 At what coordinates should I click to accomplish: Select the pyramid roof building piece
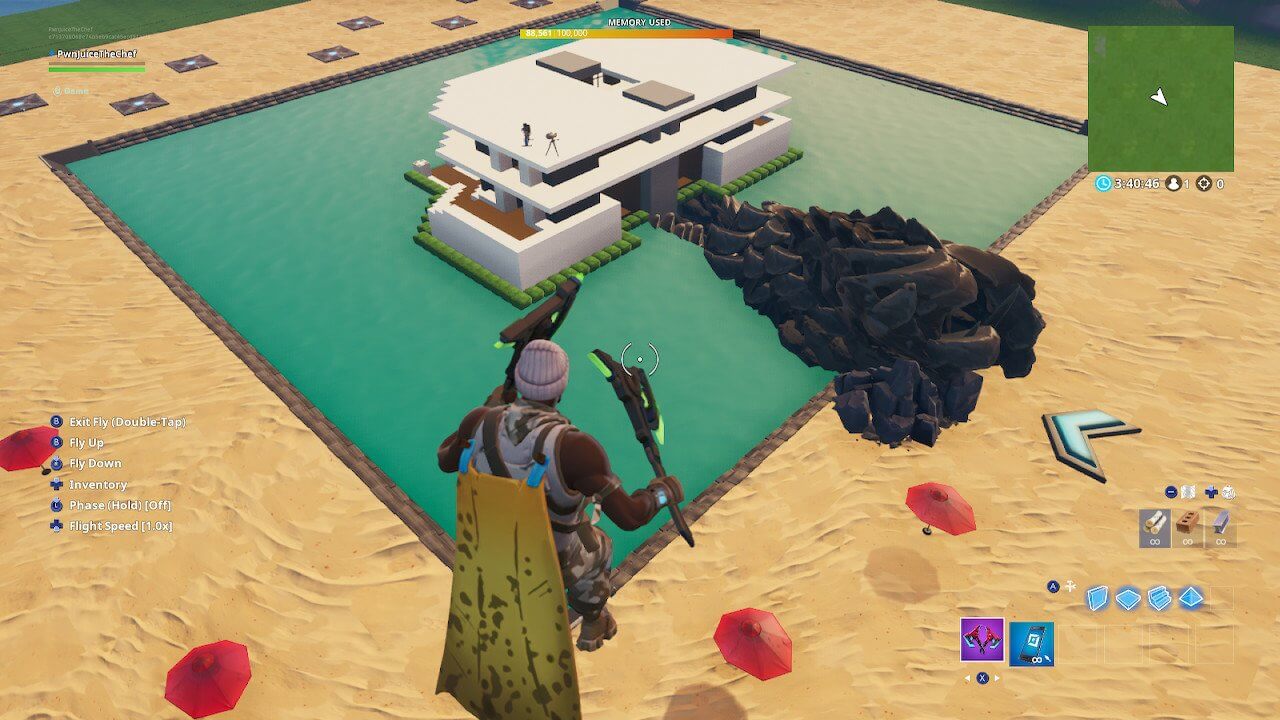click(1191, 598)
